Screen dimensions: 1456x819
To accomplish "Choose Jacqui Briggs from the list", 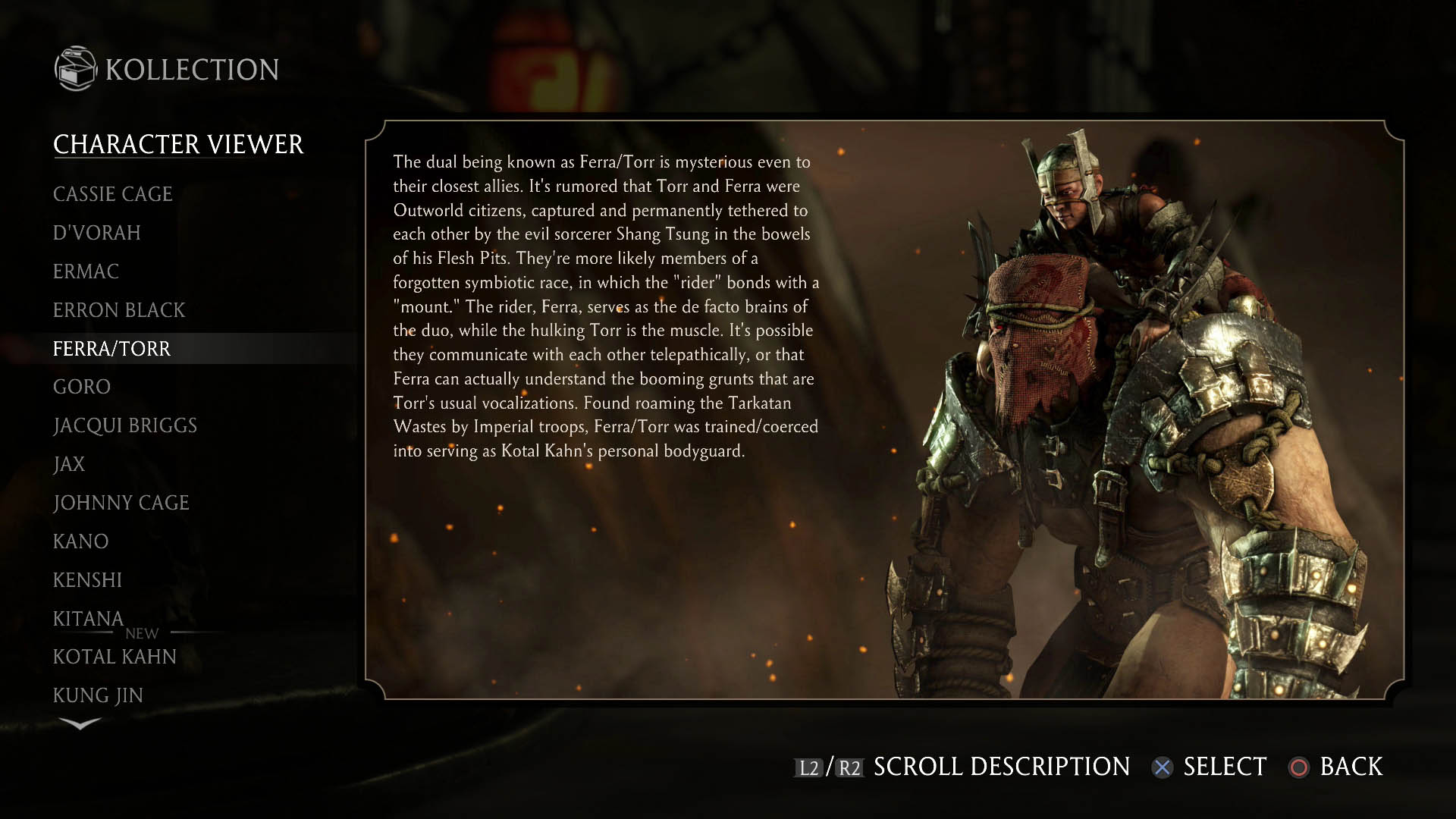I will [125, 425].
